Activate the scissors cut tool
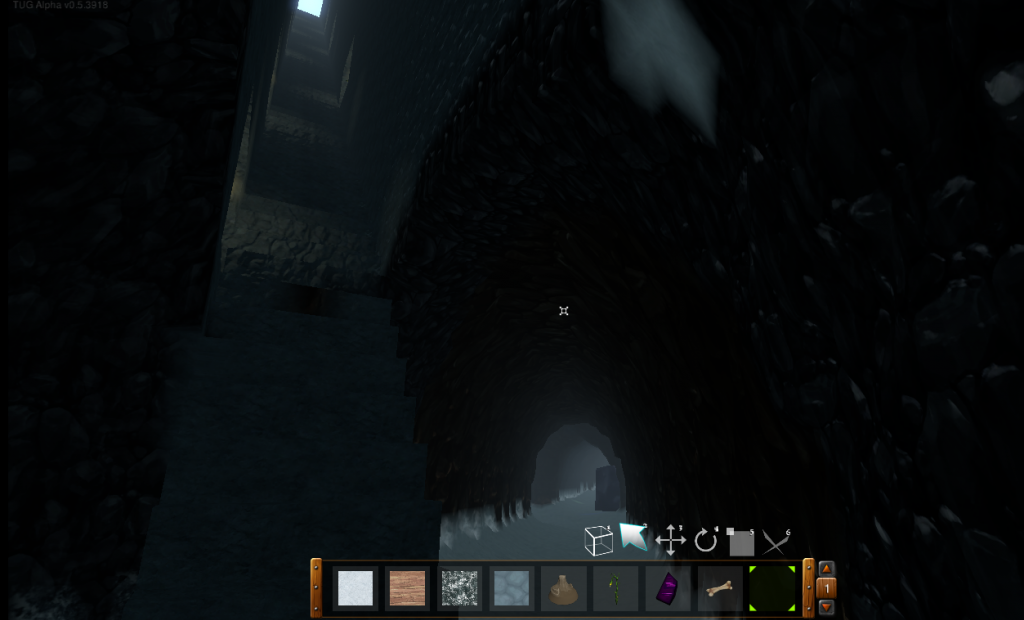The image size is (1024, 620). tap(776, 542)
